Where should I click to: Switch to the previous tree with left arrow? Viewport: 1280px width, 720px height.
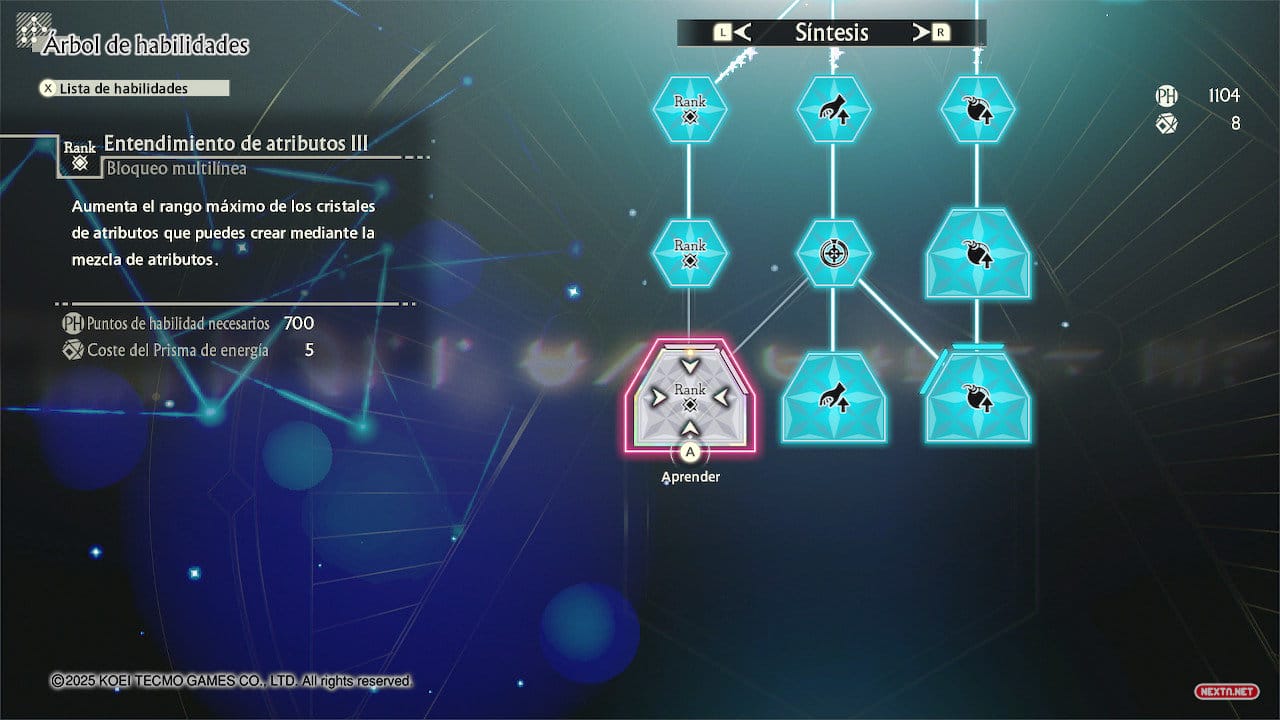[x=733, y=33]
